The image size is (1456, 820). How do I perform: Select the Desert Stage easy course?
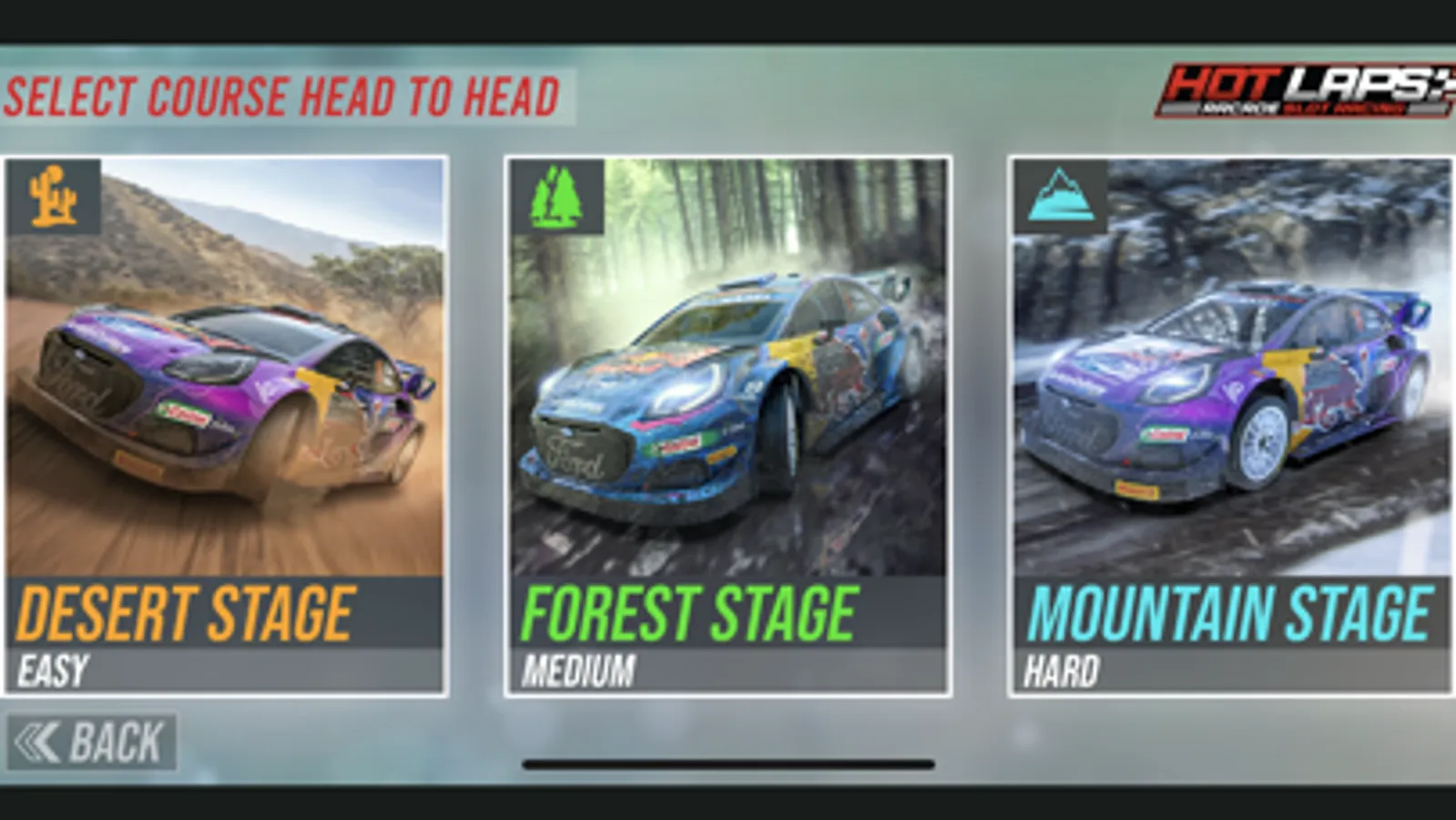pyautogui.click(x=223, y=419)
